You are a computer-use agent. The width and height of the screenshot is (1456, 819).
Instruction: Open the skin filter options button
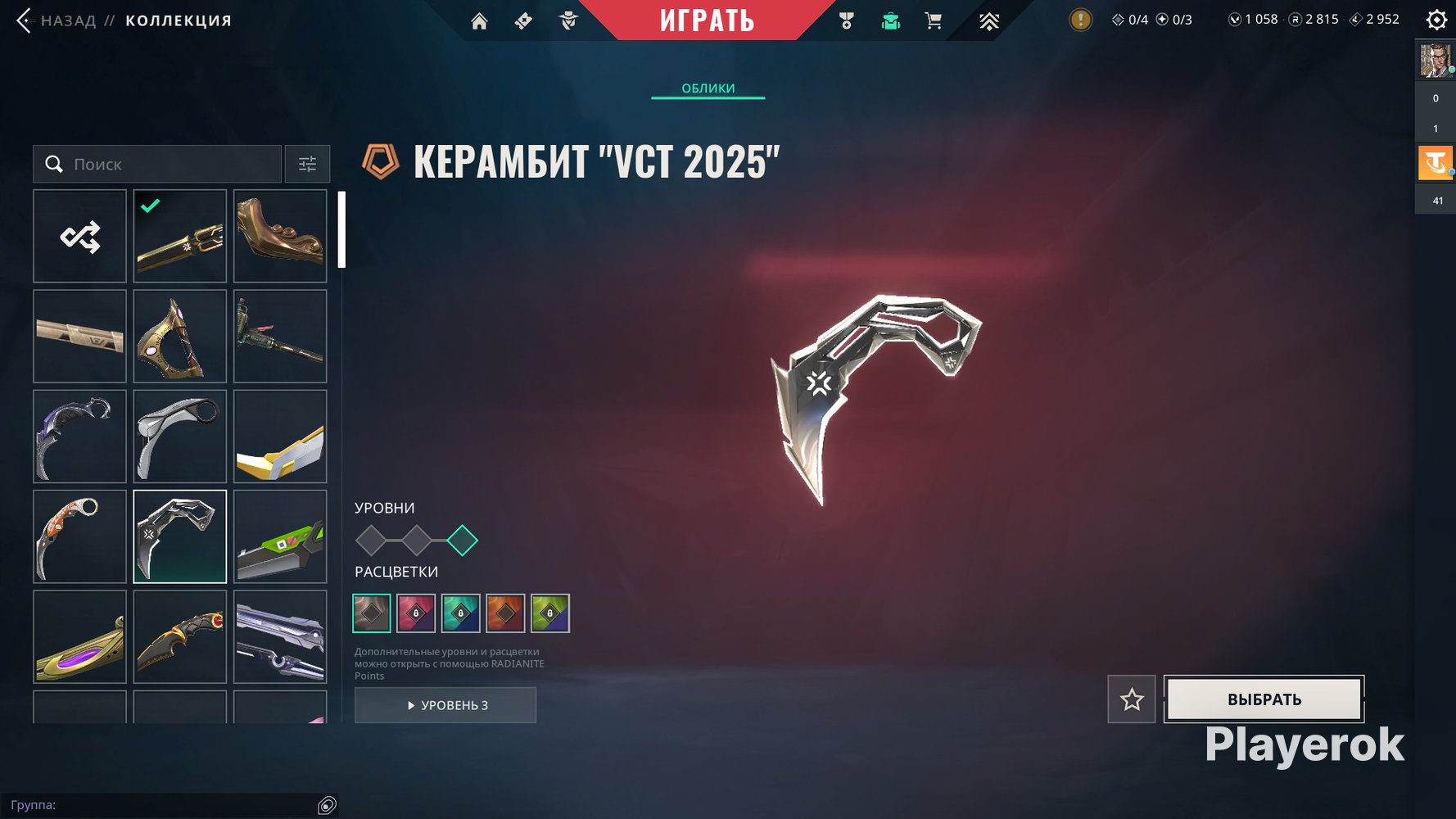(x=307, y=164)
